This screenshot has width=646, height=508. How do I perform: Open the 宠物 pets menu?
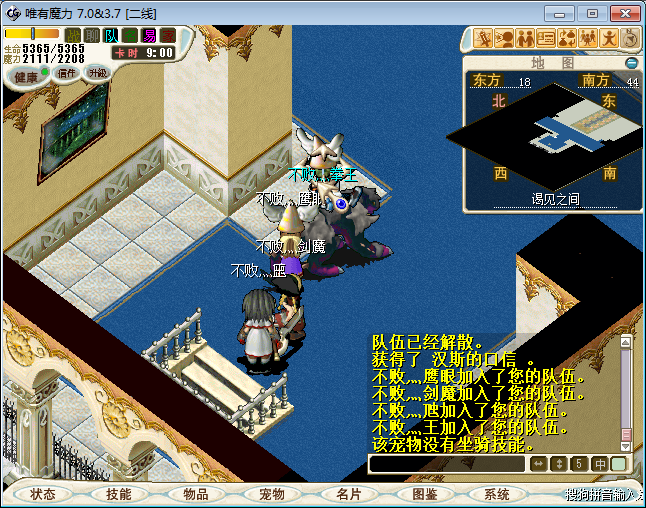point(271,494)
